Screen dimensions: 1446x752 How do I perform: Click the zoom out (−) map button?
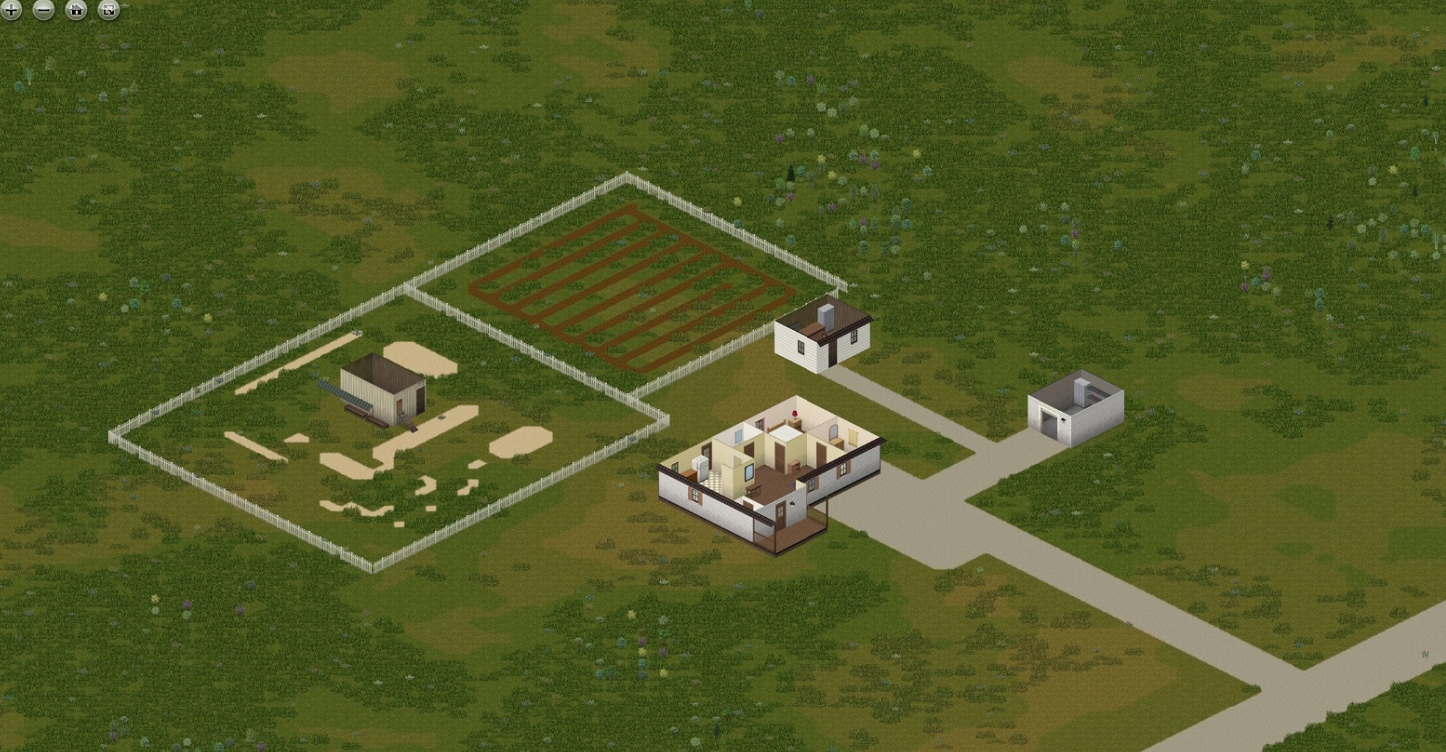pos(42,10)
